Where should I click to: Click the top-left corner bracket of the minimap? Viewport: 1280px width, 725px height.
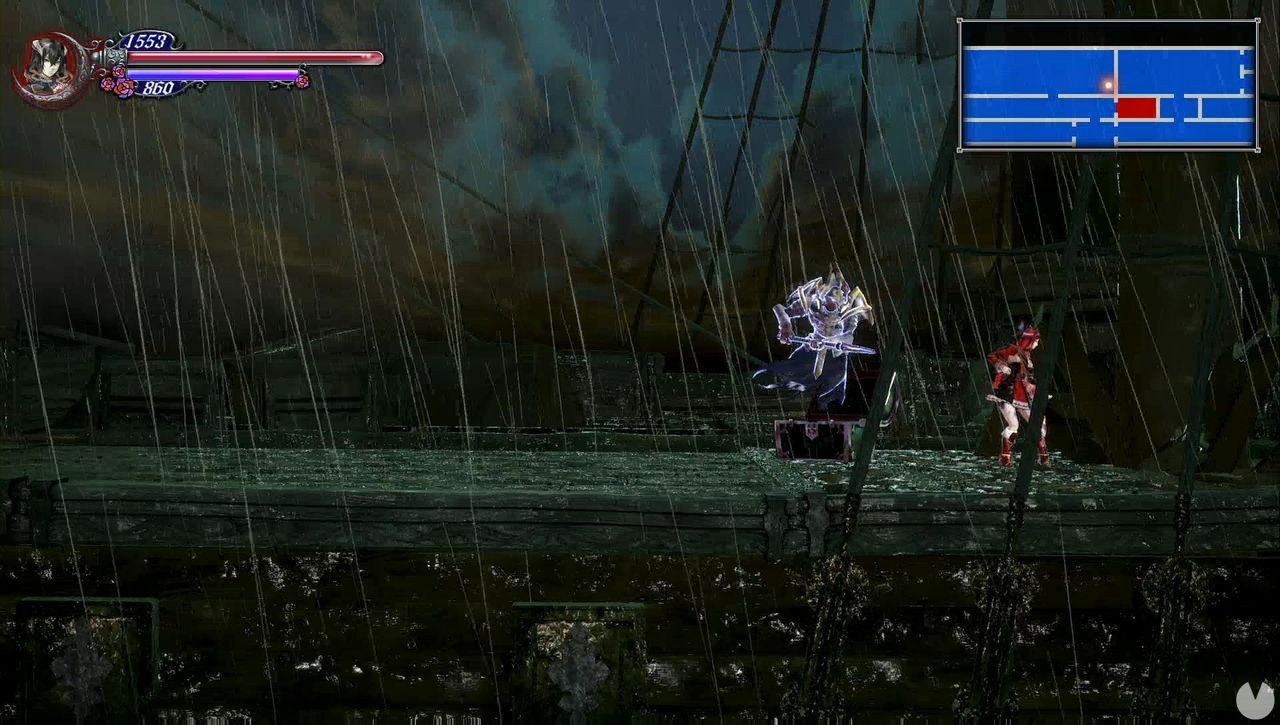(960, 20)
